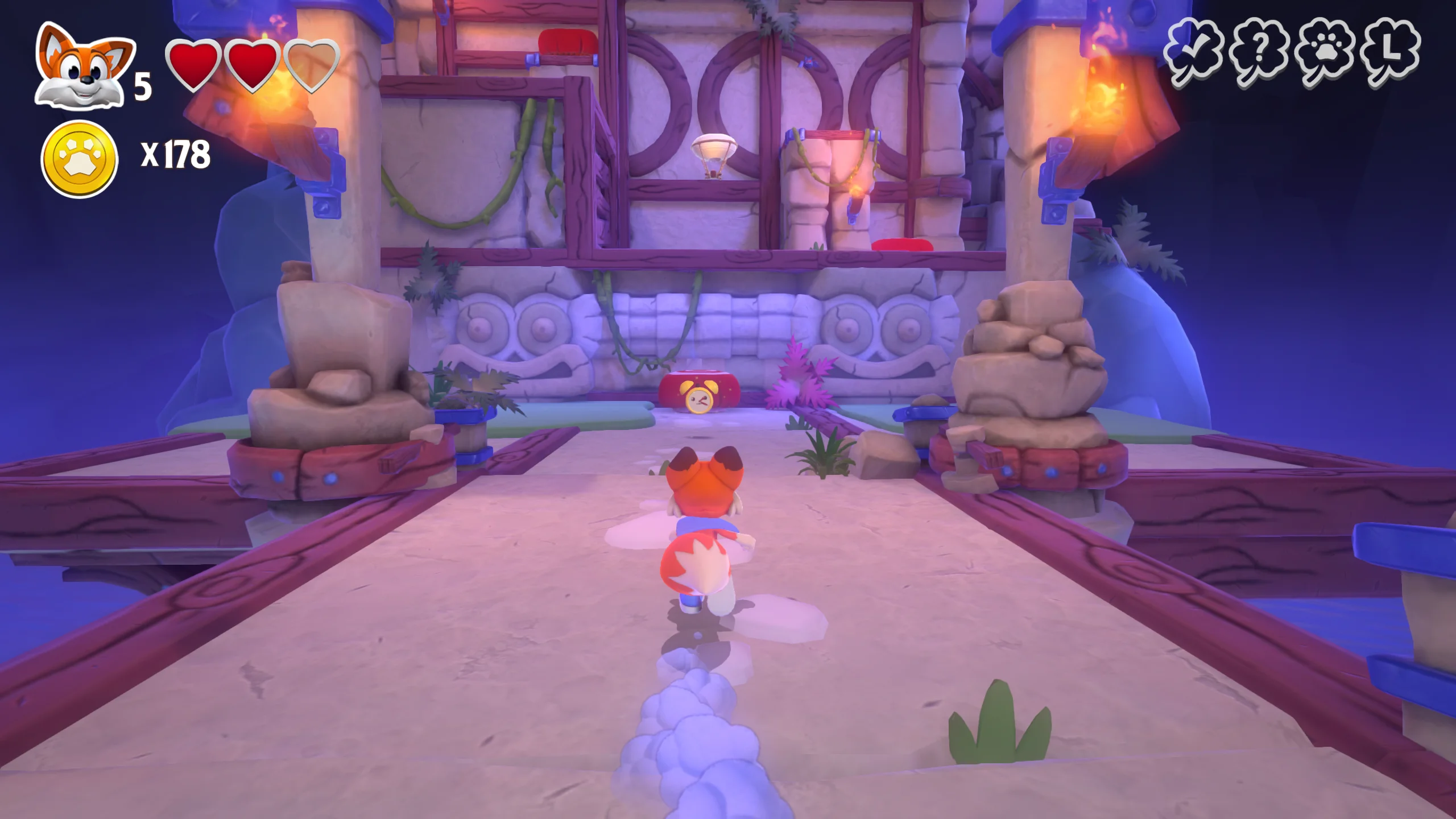1456x819 pixels.
Task: Select the gold paw coin icon
Action: click(80, 159)
